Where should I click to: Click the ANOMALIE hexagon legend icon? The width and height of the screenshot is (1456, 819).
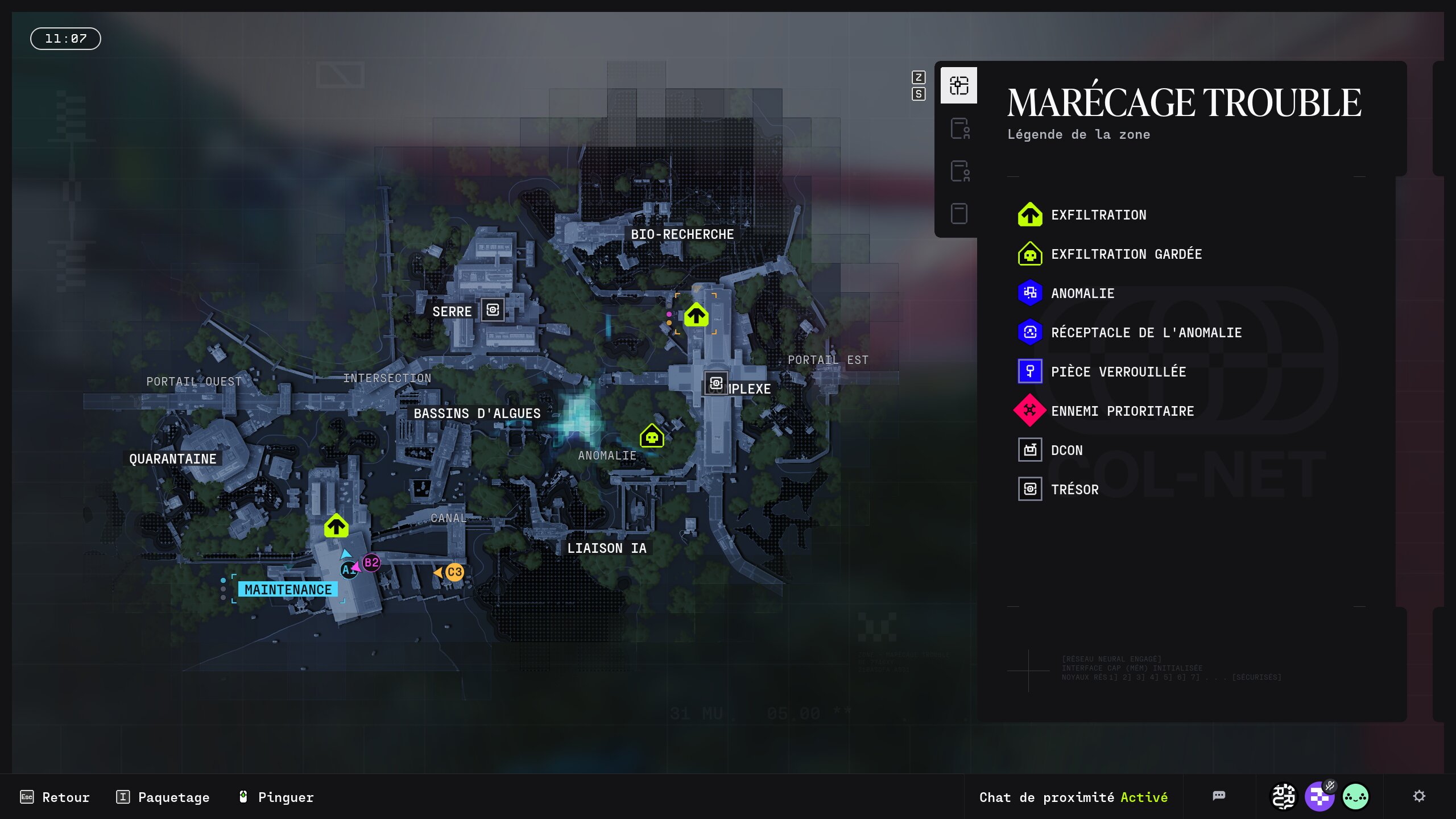(x=1031, y=293)
